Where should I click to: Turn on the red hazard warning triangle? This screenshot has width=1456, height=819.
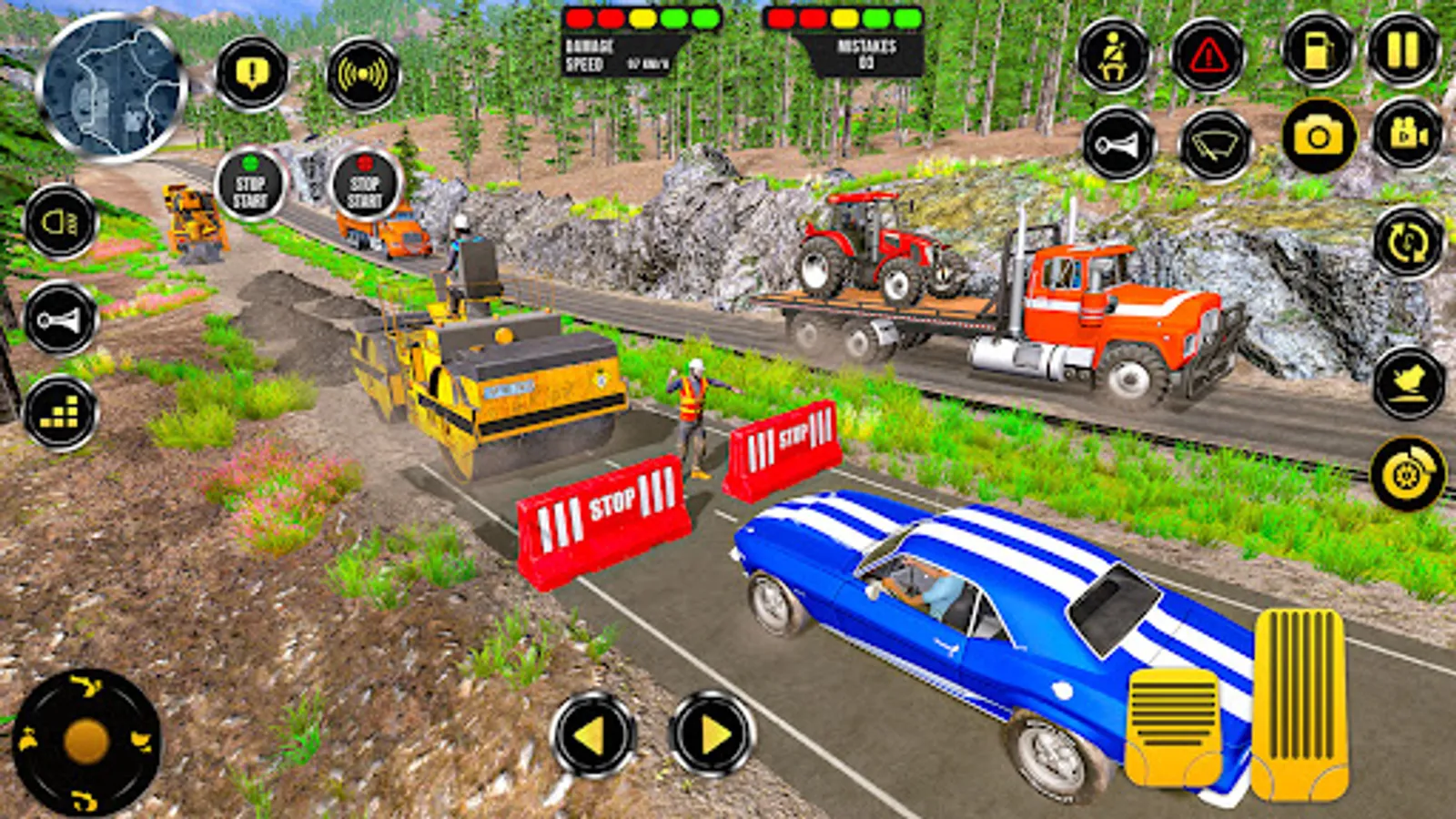click(x=1208, y=55)
